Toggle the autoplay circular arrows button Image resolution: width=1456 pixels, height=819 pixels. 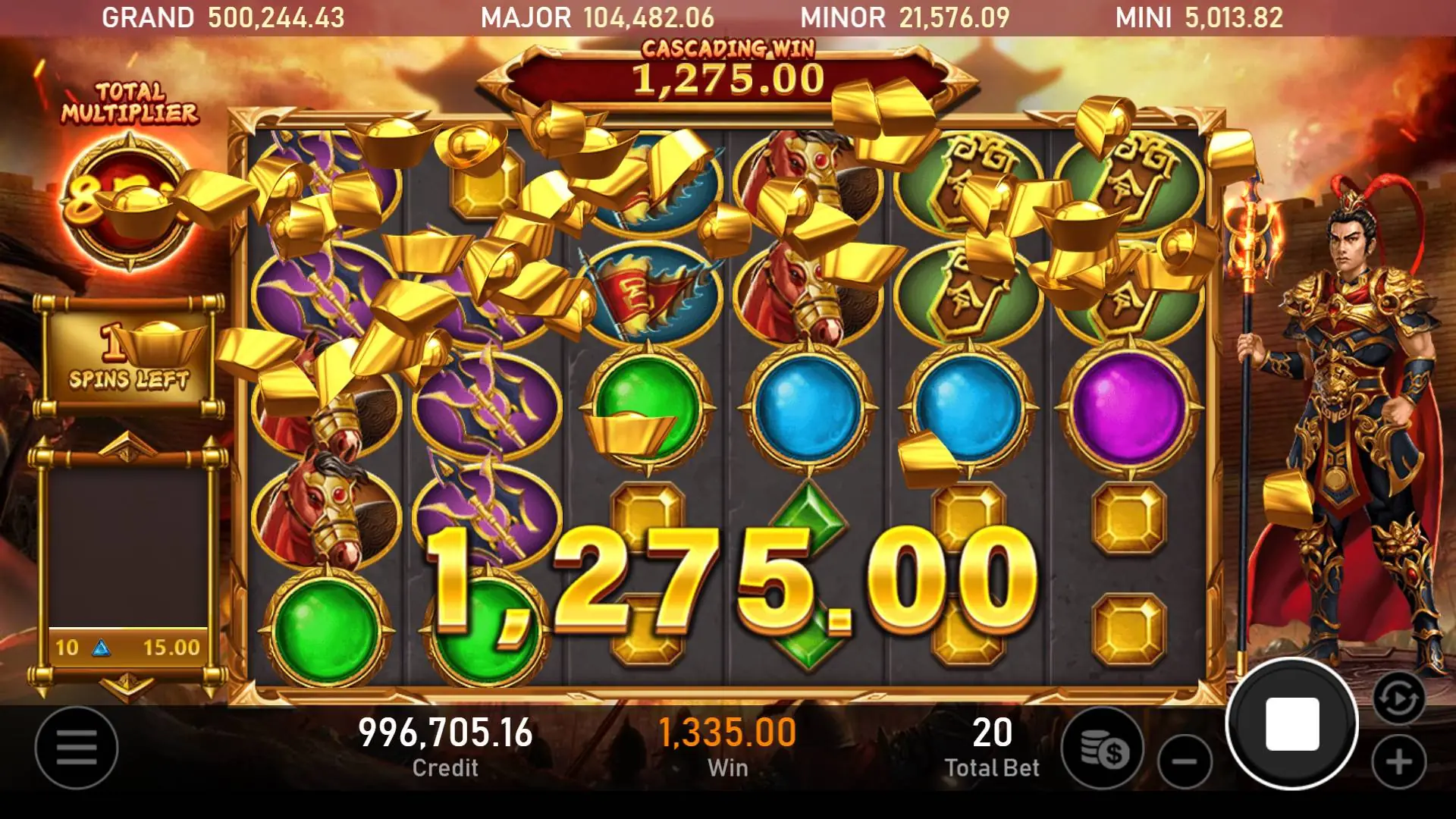(1398, 698)
